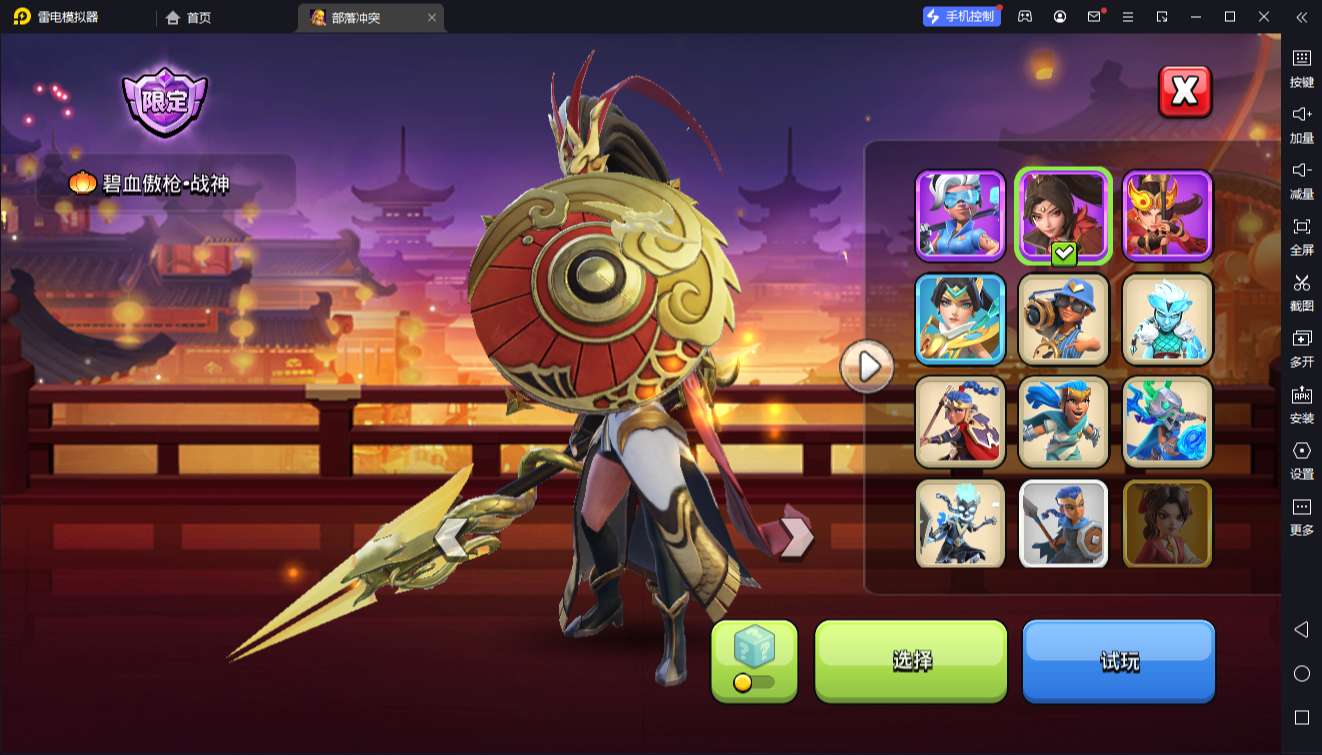
Task: Select the blue lightning skeleton skin
Action: click(x=960, y=524)
